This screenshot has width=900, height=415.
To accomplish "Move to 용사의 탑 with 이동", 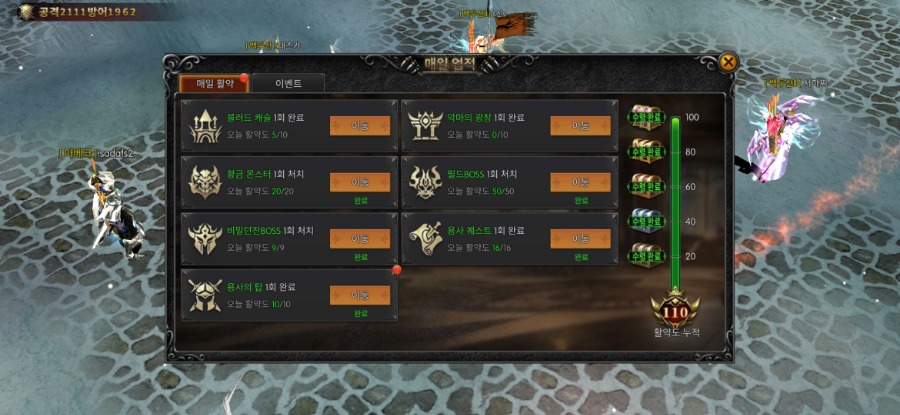I will (360, 295).
